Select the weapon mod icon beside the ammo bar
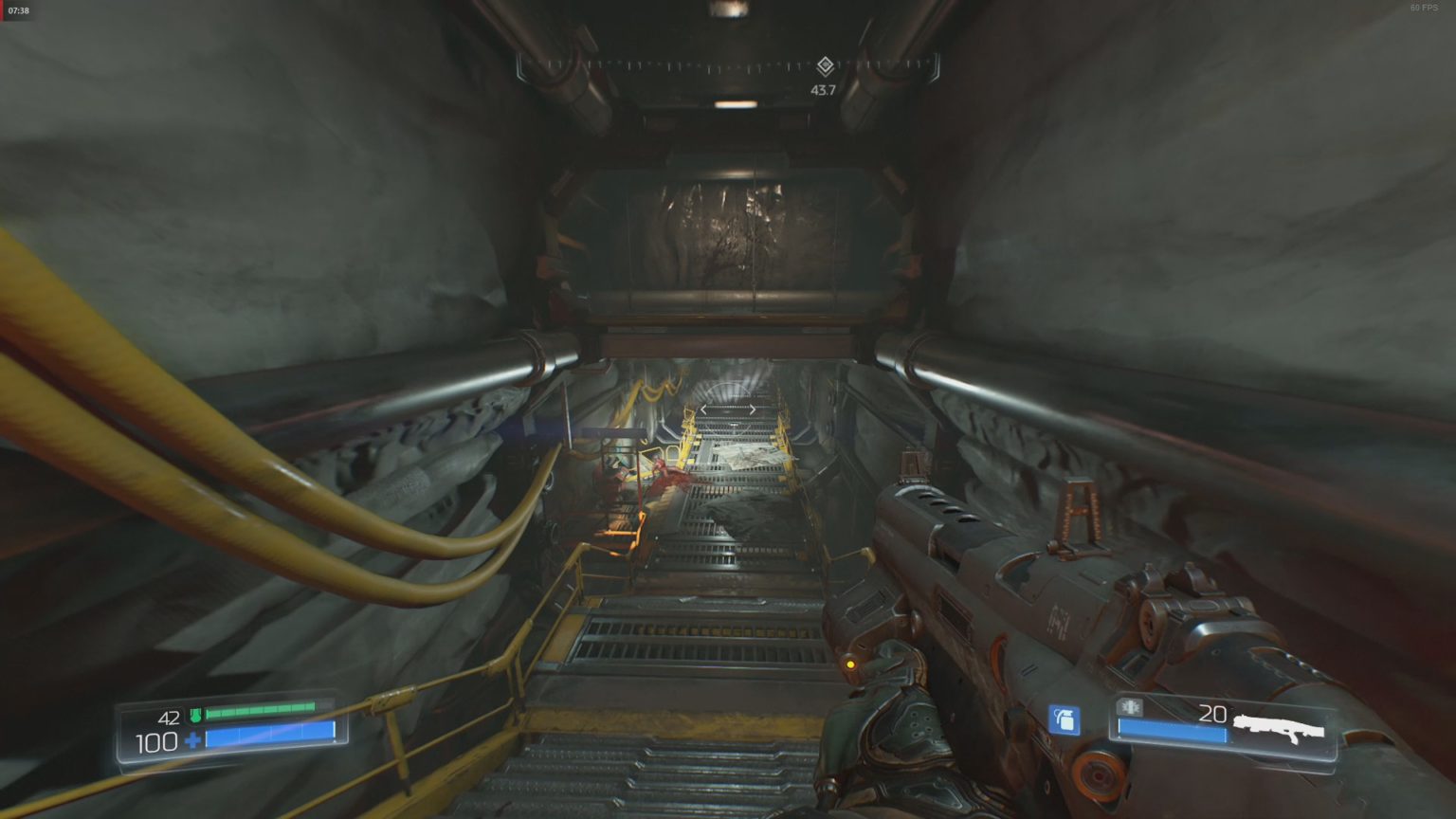The image size is (1456, 819). [x=1128, y=707]
